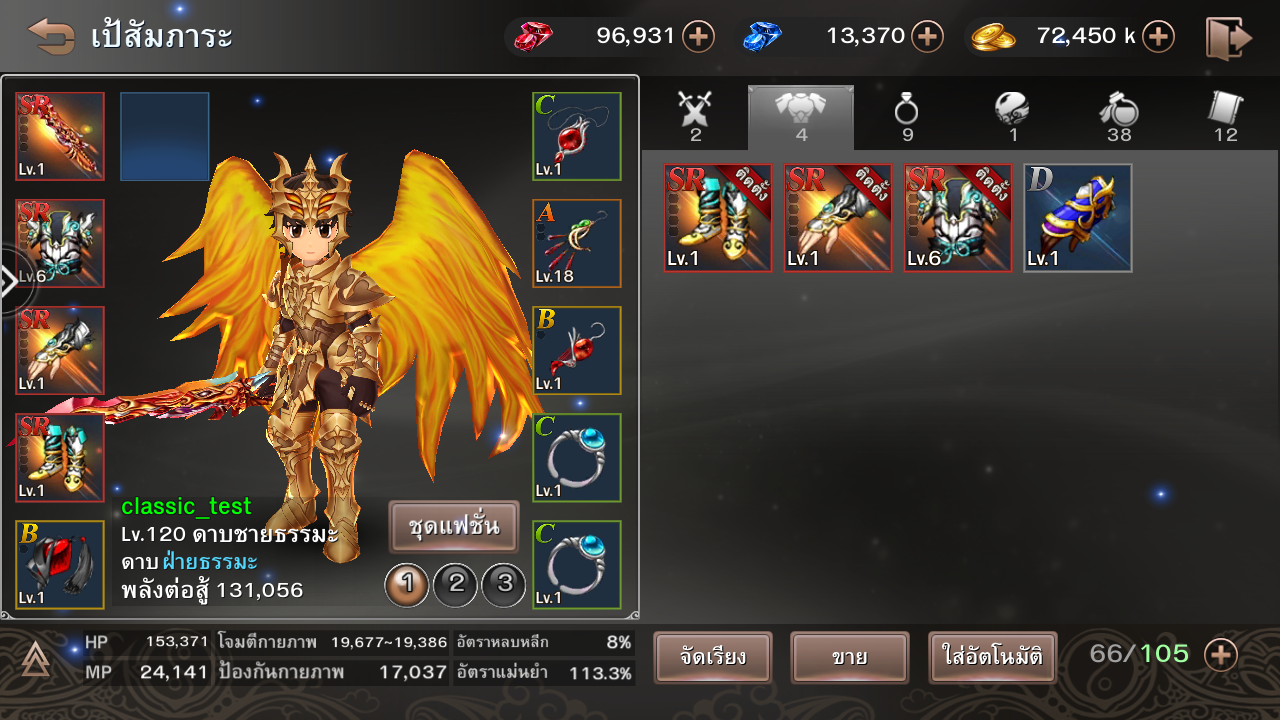The height and width of the screenshot is (720, 1280).
Task: Auto-equip with ใส่อัตโนมัติ button
Action: pyautogui.click(x=992, y=658)
